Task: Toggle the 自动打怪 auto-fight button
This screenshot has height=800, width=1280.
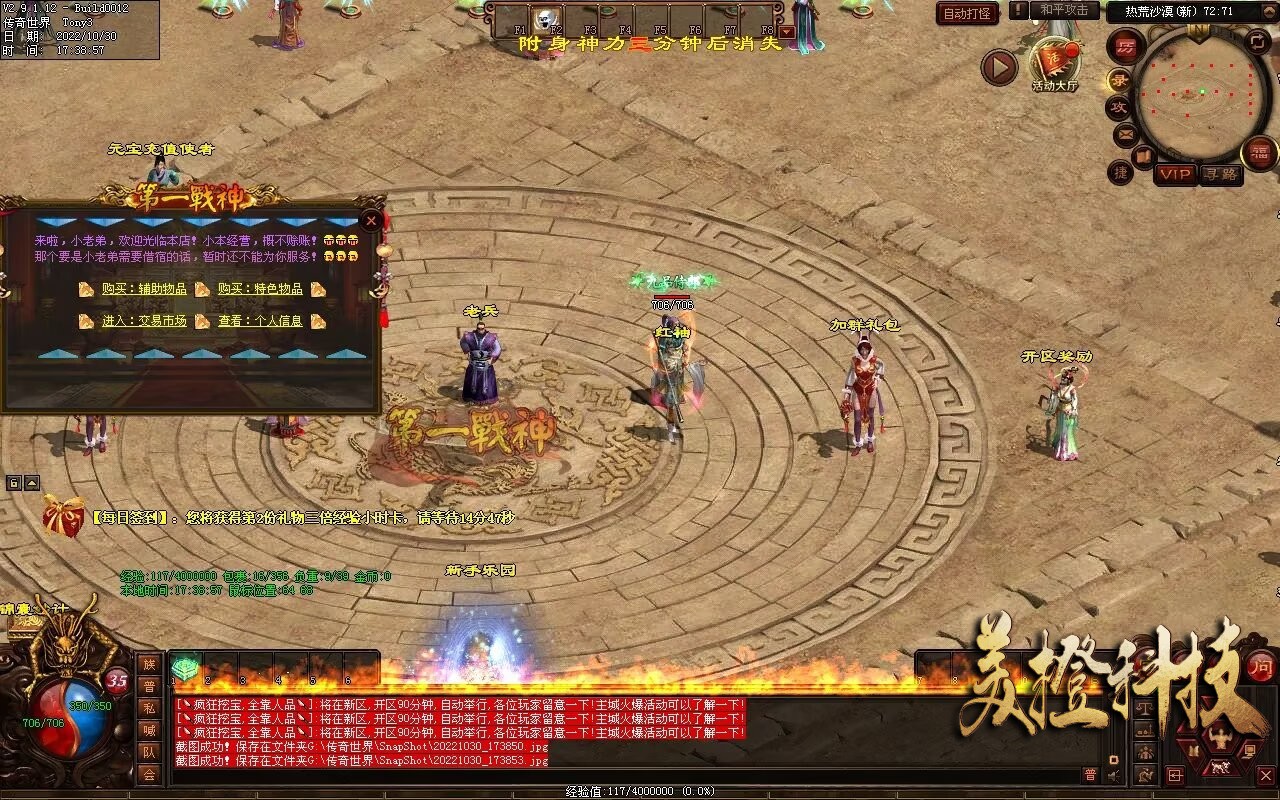Action: [x=967, y=13]
